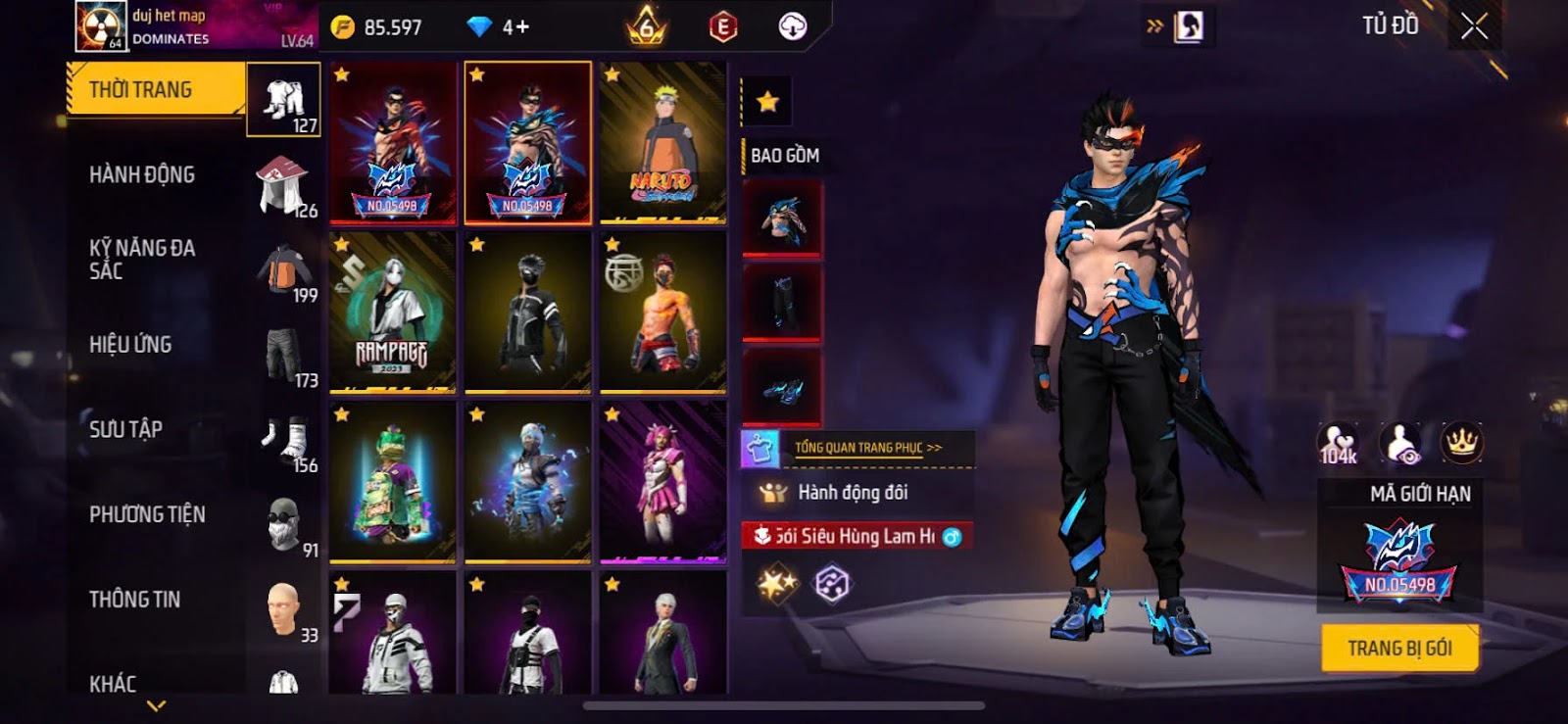Select the Naruto outfit bundle
Viewport: 1568px width, 724px height.
[663, 143]
